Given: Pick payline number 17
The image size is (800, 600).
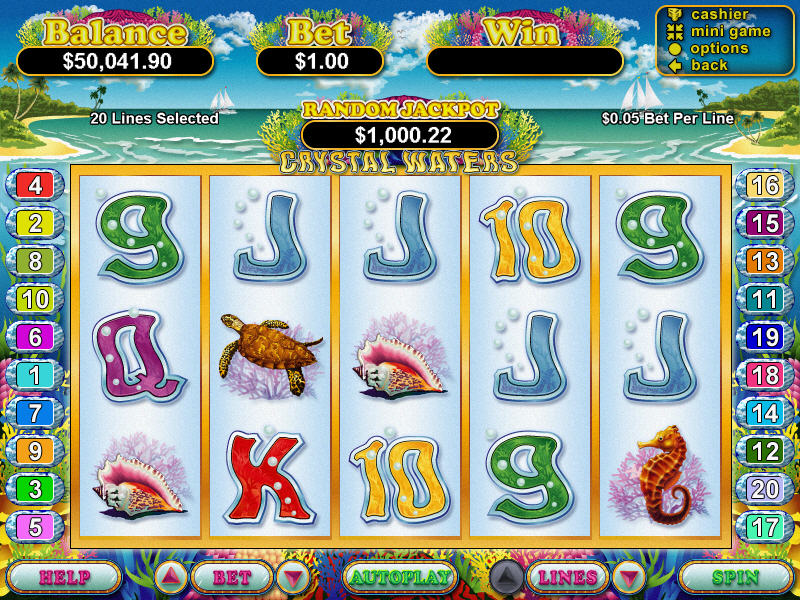Looking at the screenshot, I should click(765, 527).
